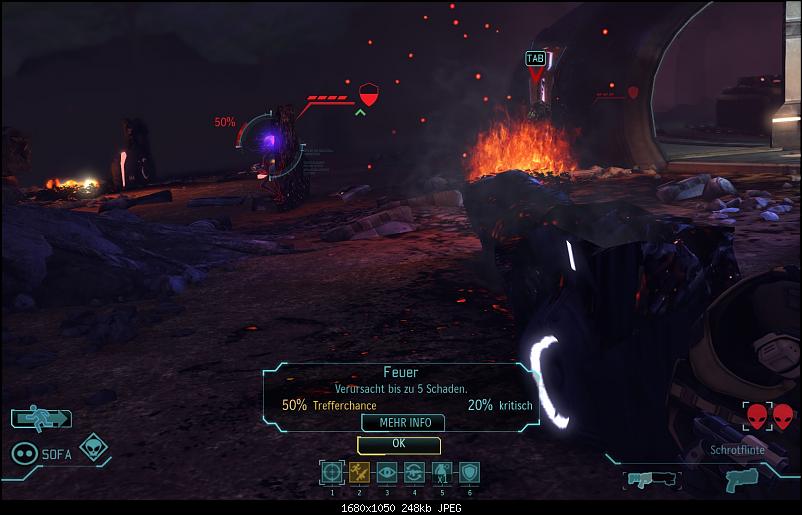802x515 pixels.
Task: Confirm the shot with the OK button
Action: pyautogui.click(x=398, y=444)
